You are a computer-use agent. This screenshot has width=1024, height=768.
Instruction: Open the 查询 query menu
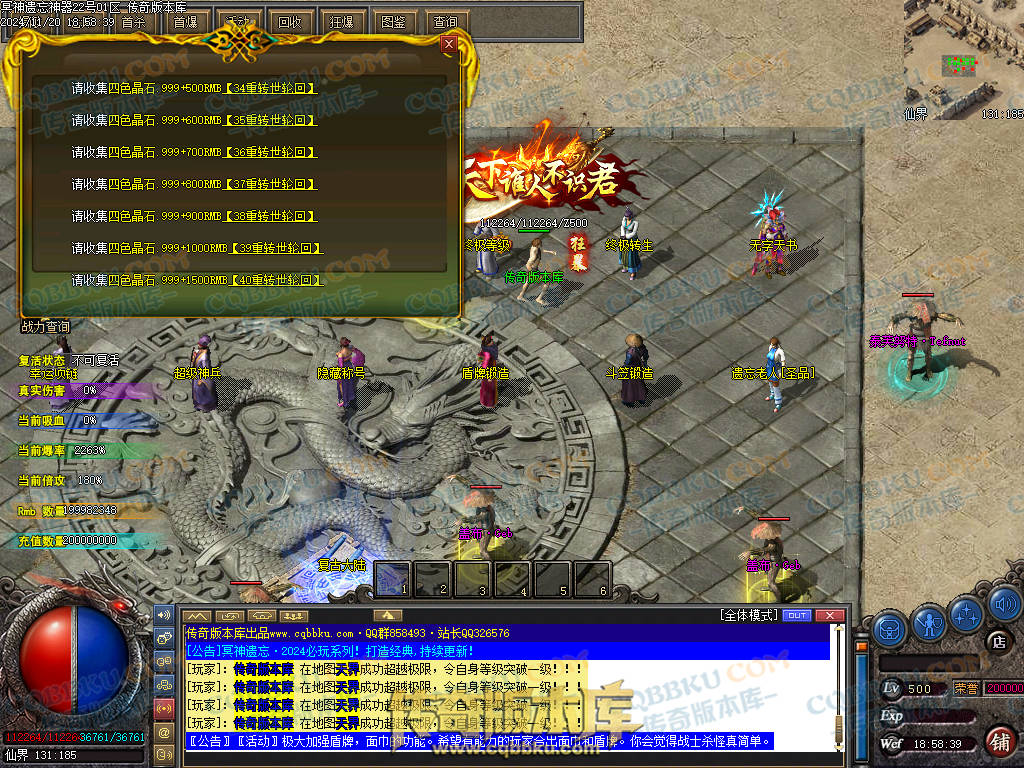(445, 21)
